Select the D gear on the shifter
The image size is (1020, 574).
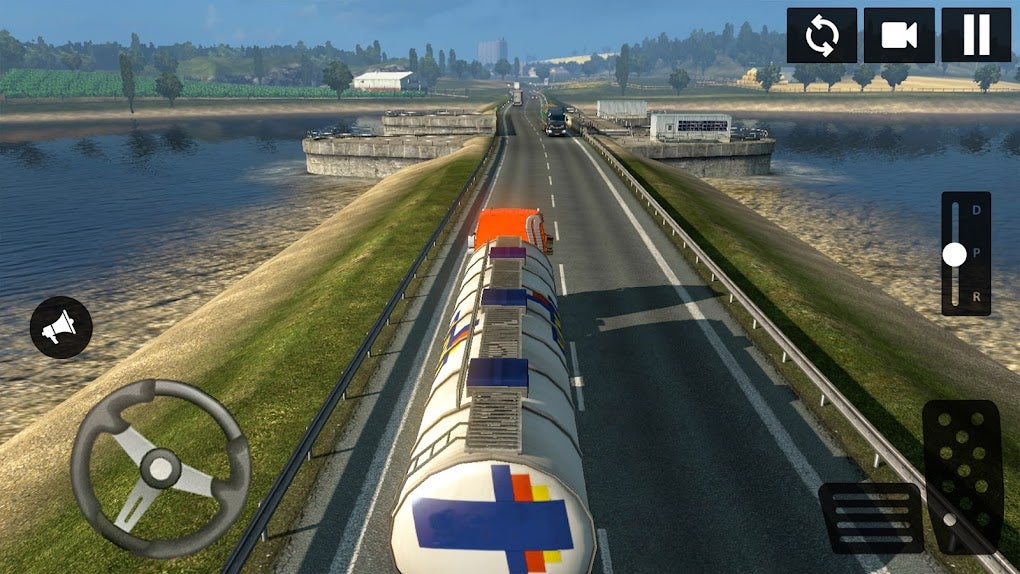point(977,210)
